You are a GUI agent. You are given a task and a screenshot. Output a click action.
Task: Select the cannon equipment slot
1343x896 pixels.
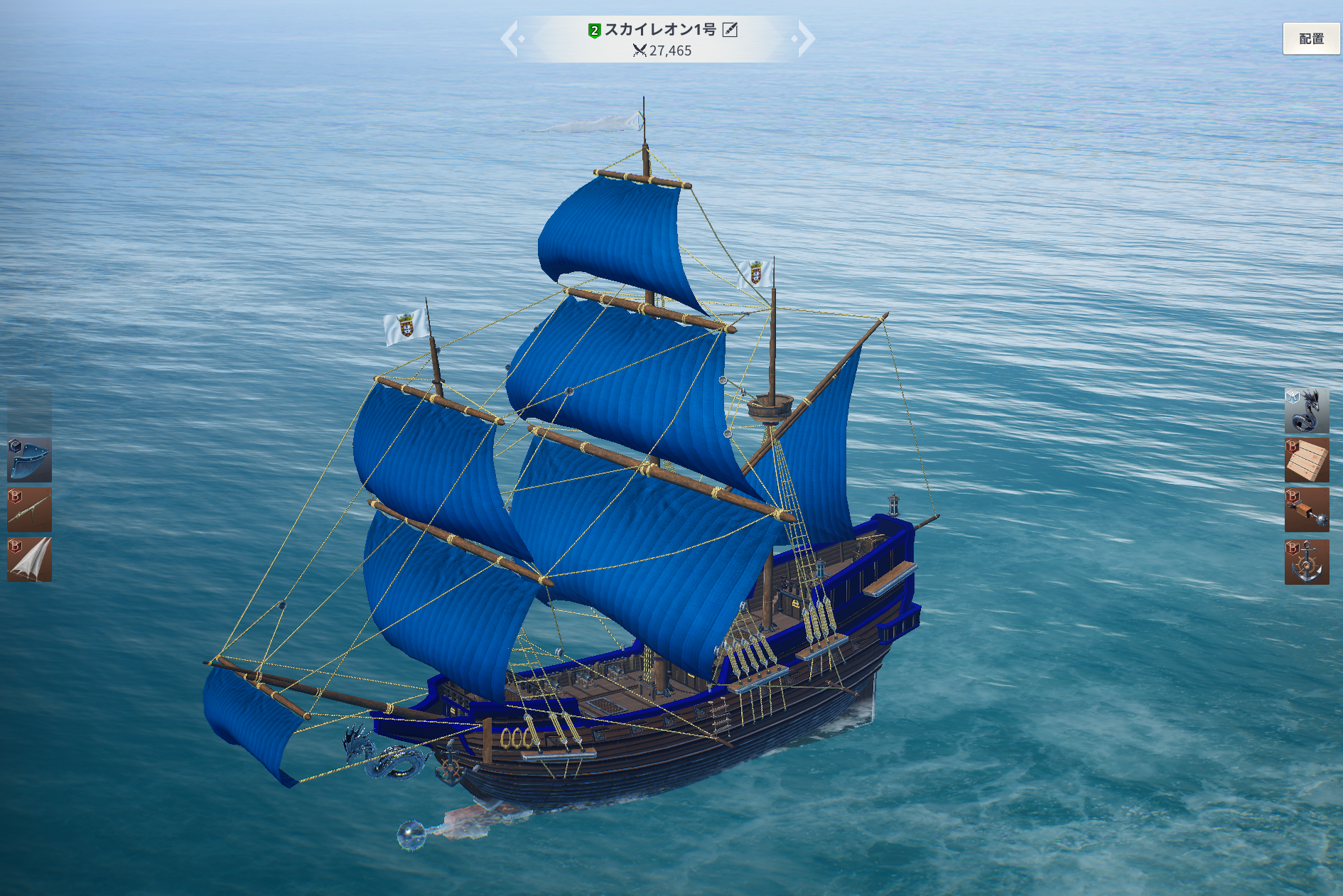click(29, 509)
